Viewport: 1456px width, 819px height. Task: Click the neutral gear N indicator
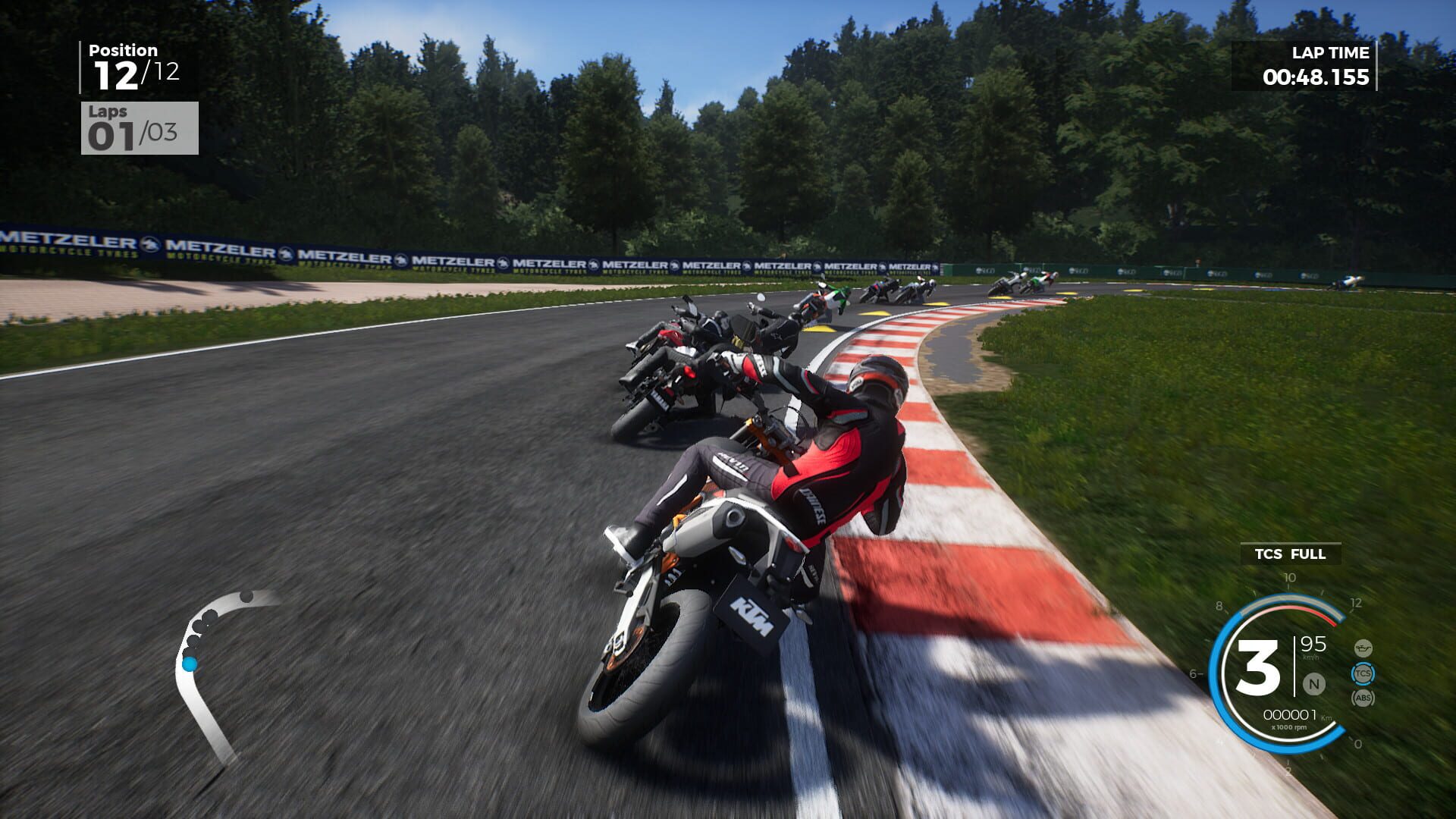coord(1313,683)
